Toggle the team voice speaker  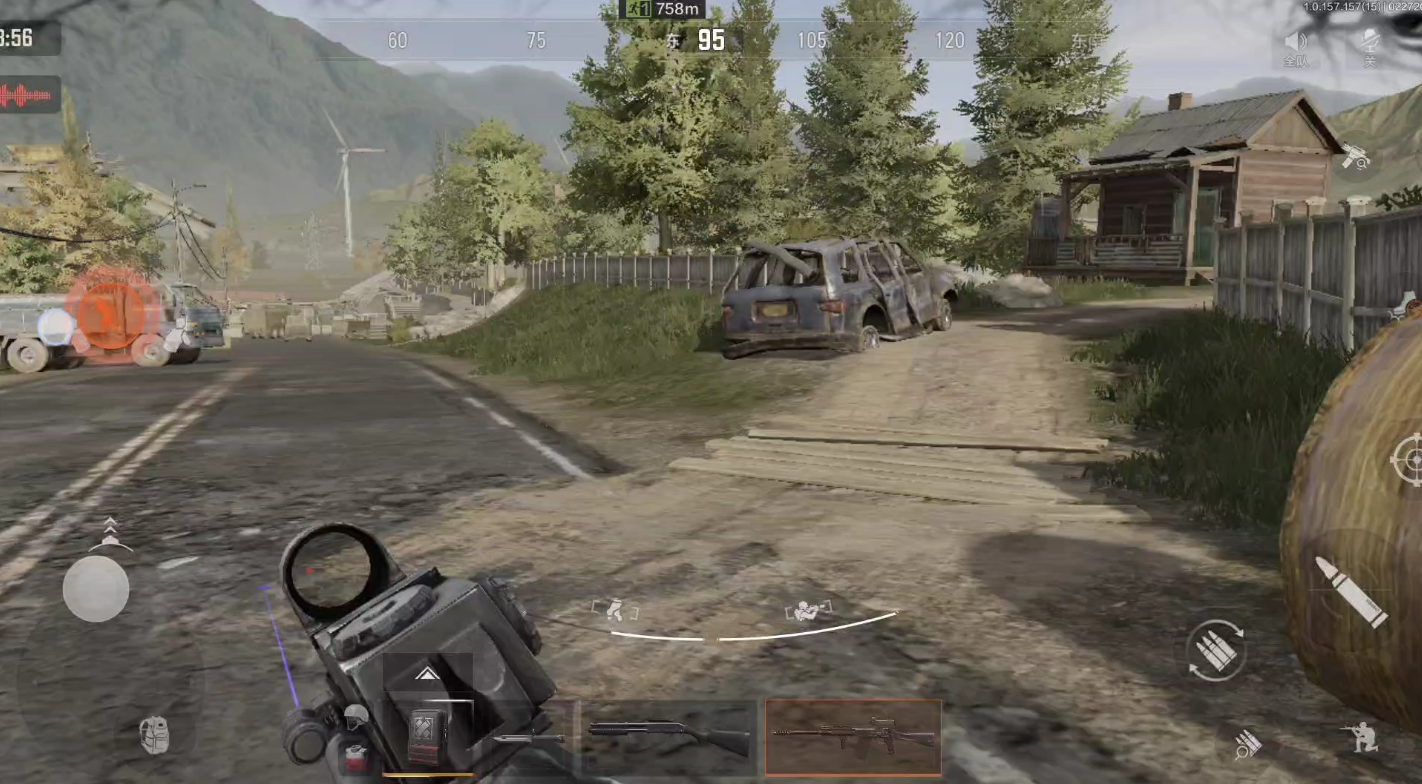click(x=1296, y=46)
